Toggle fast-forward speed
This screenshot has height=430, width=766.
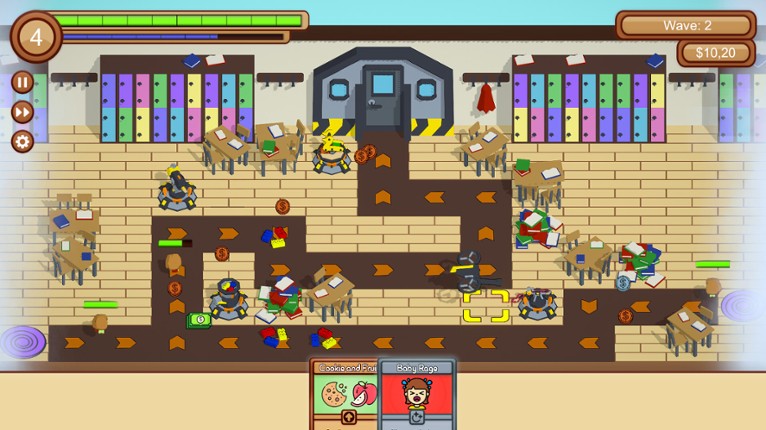point(22,112)
